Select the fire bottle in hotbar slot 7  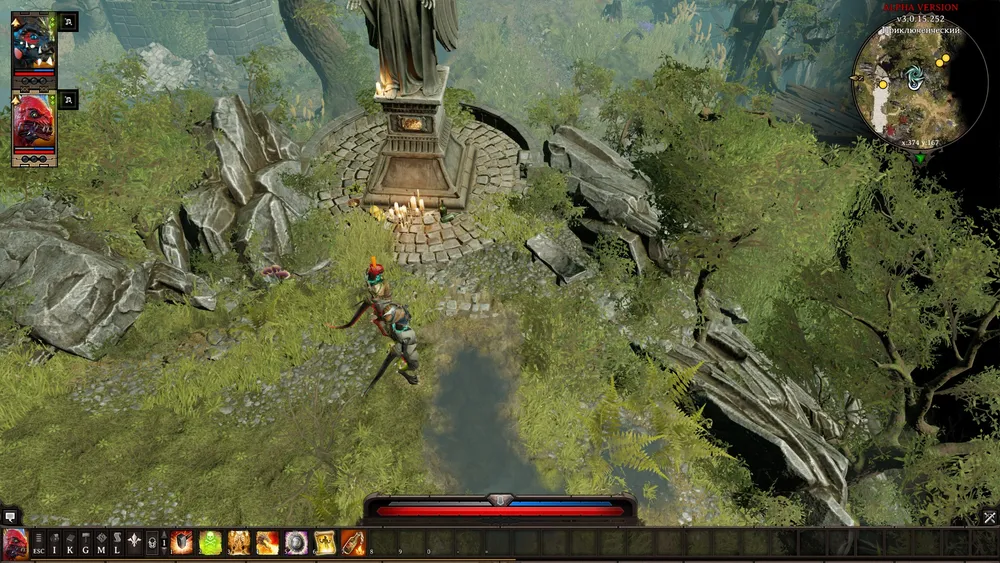[x=352, y=543]
